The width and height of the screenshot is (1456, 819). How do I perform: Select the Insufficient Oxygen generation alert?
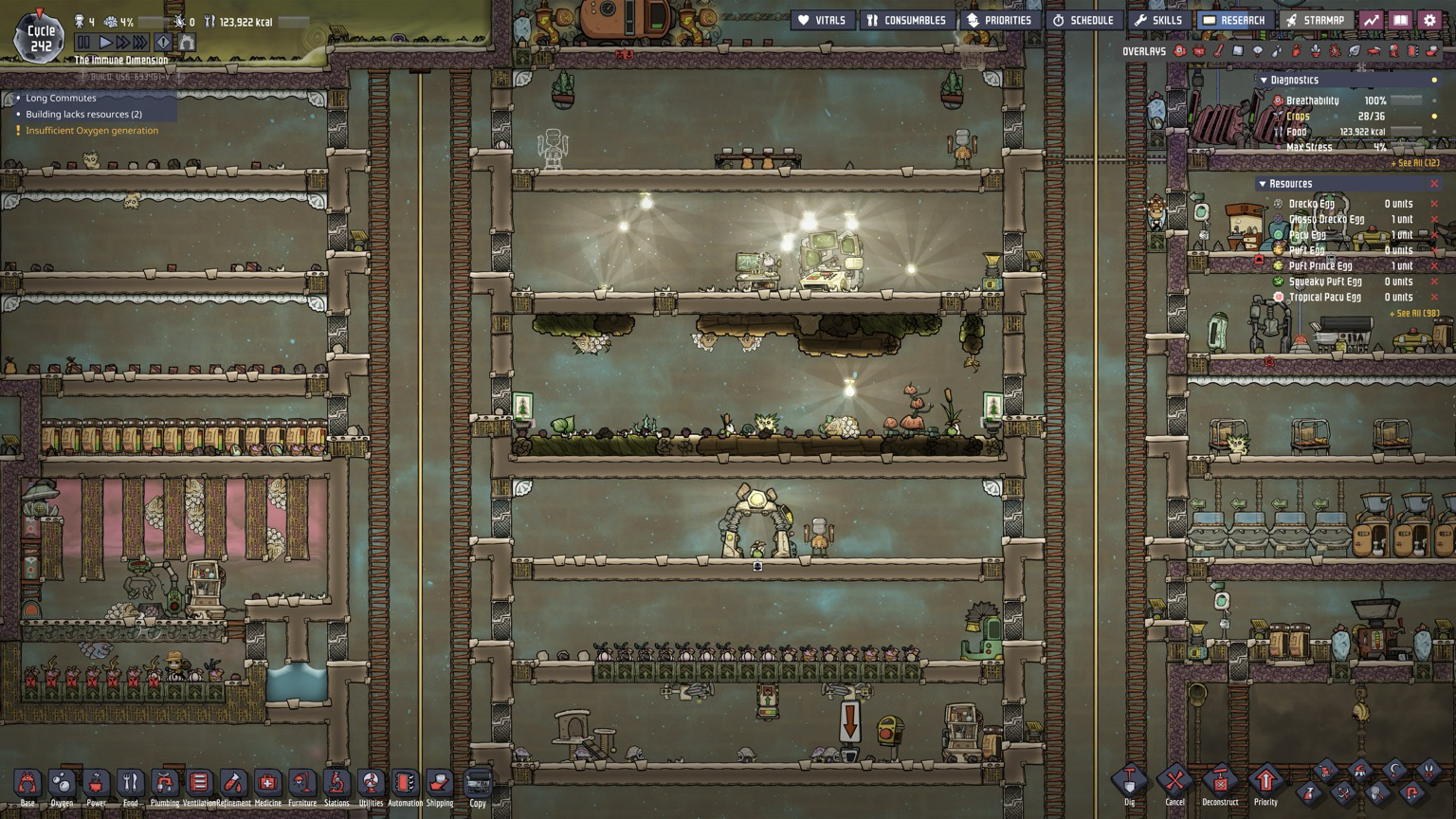point(92,131)
